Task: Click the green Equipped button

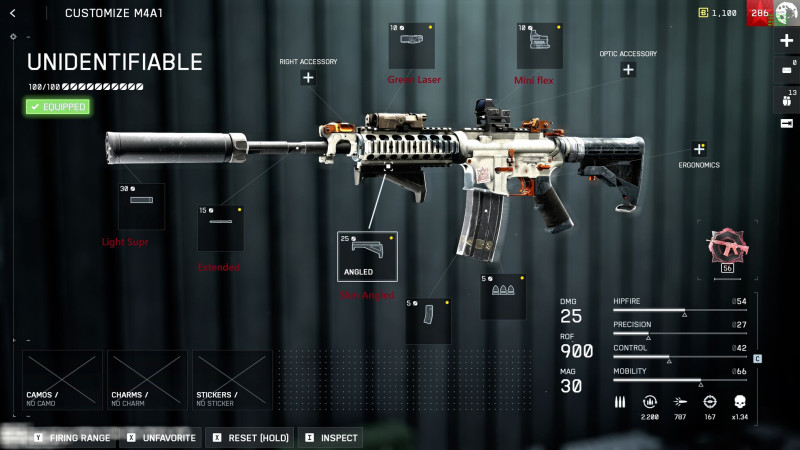Action: point(58,106)
